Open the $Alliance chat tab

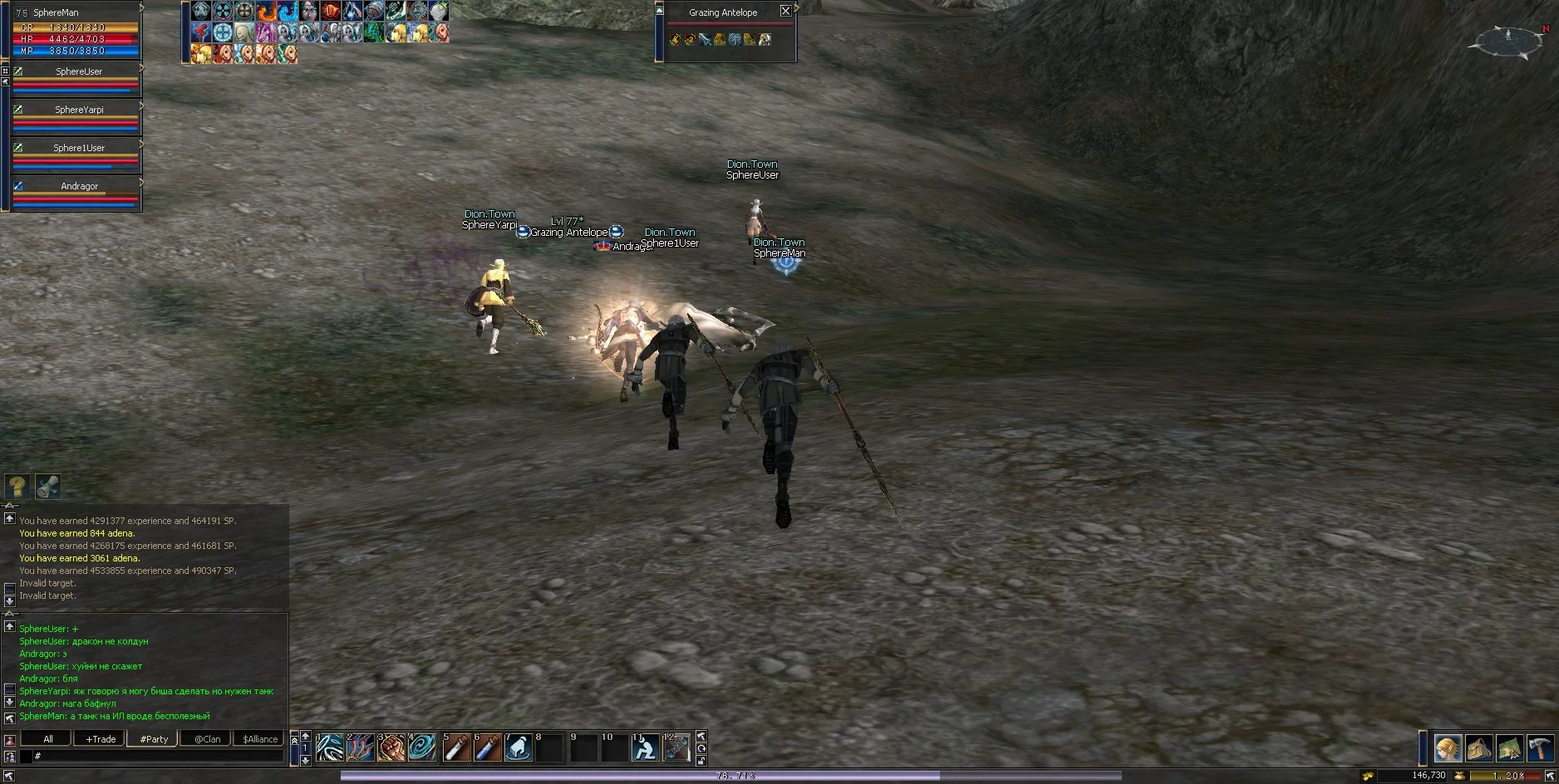260,739
